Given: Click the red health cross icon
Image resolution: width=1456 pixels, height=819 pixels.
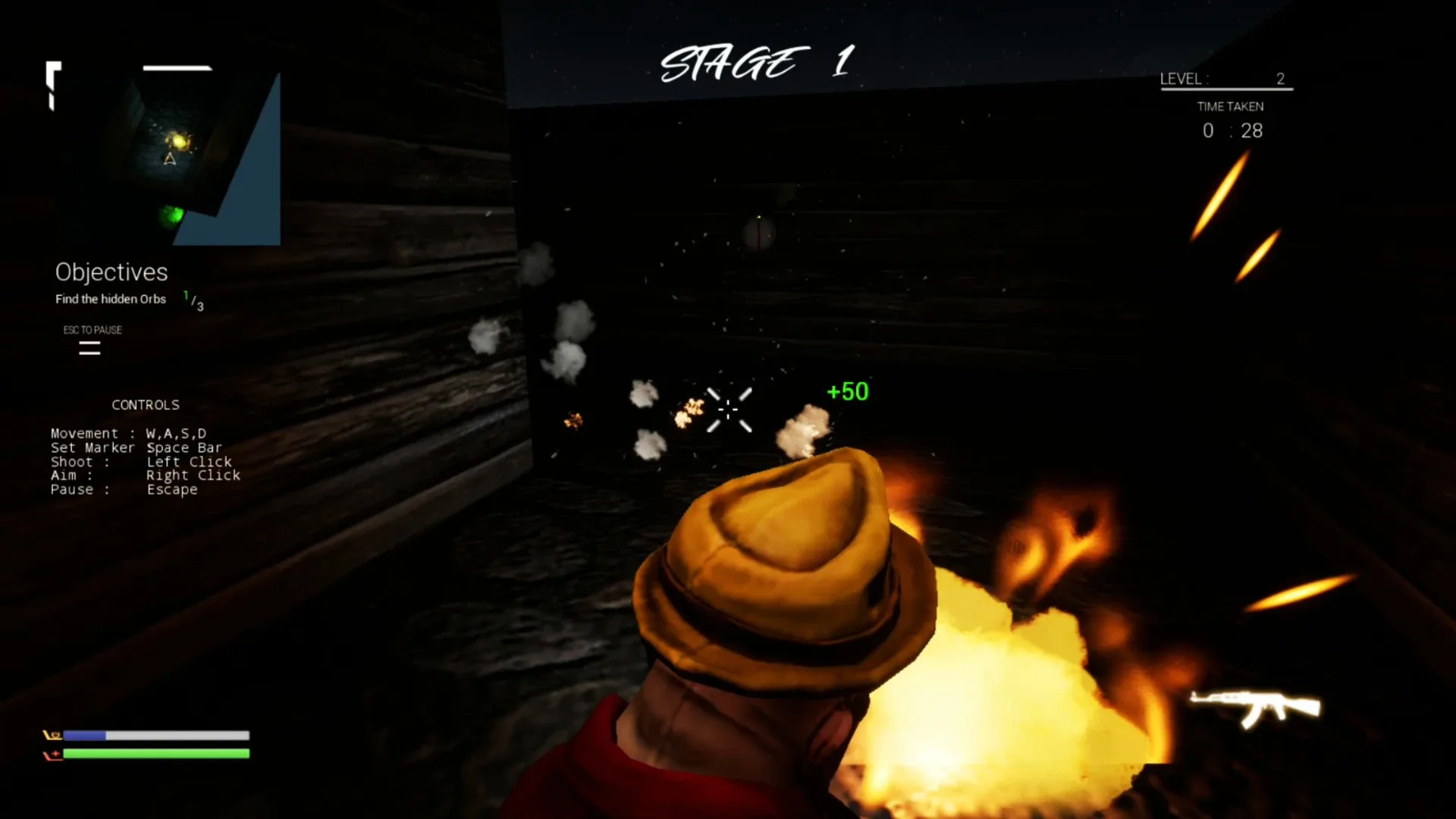Looking at the screenshot, I should (x=53, y=753).
